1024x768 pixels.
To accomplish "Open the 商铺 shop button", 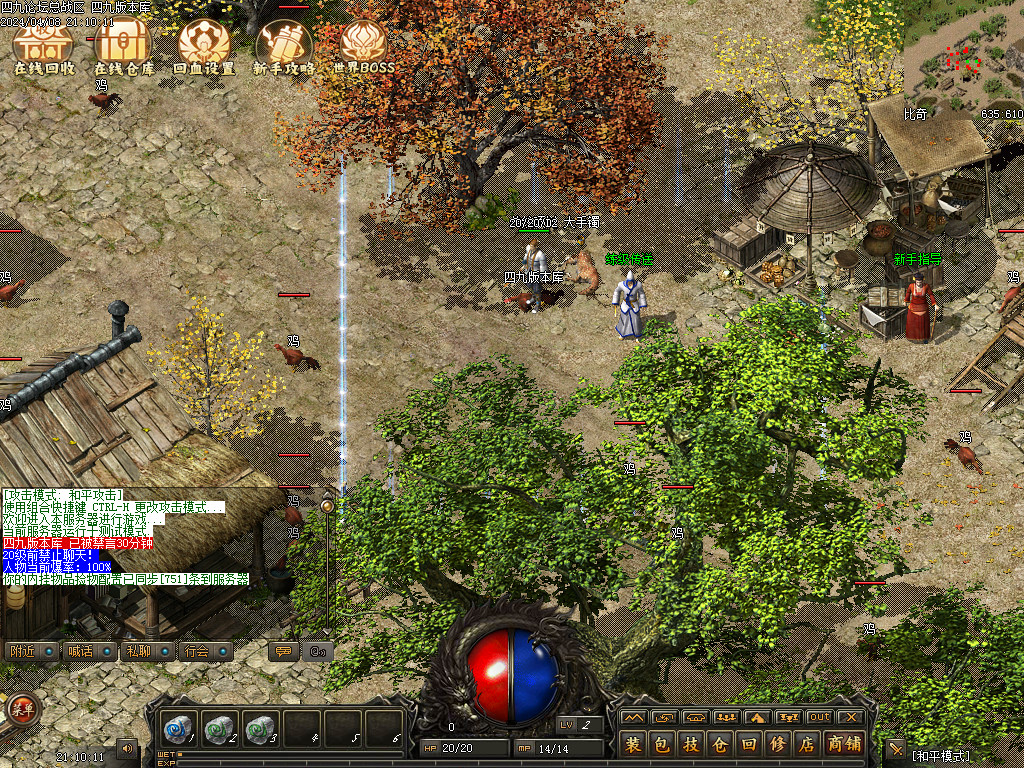I will point(844,744).
